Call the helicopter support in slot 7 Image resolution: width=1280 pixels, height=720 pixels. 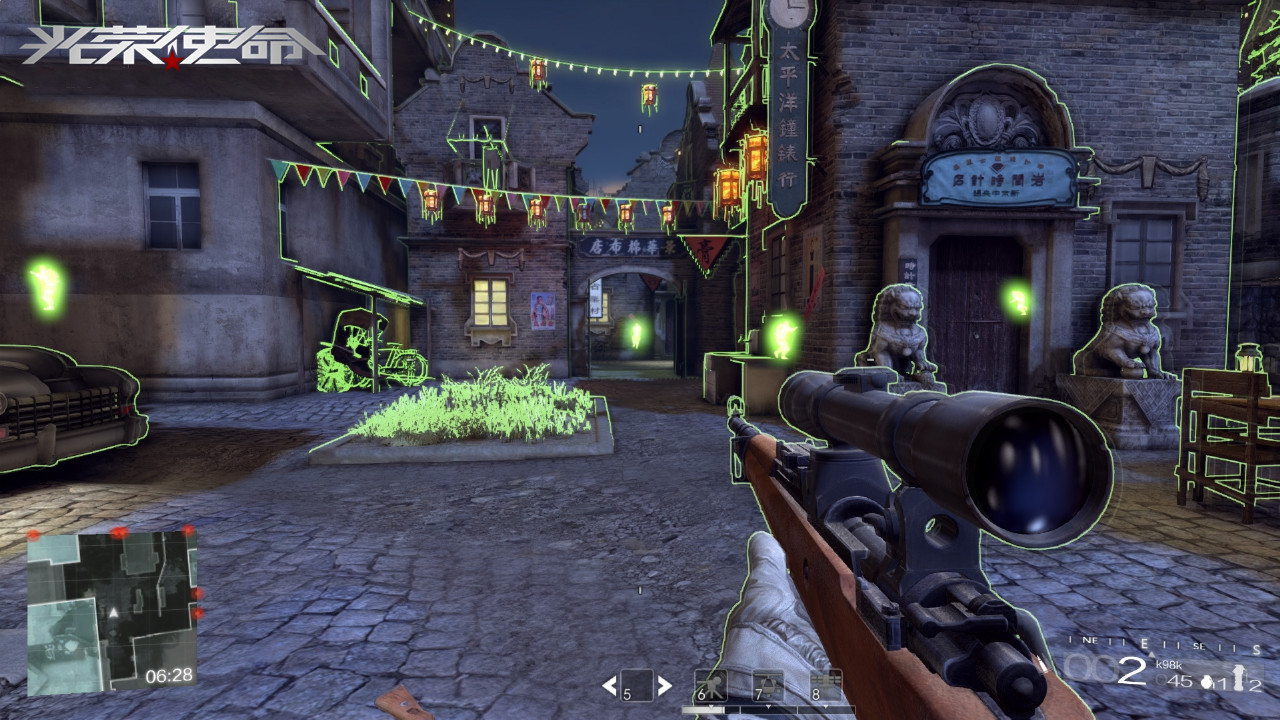click(768, 685)
